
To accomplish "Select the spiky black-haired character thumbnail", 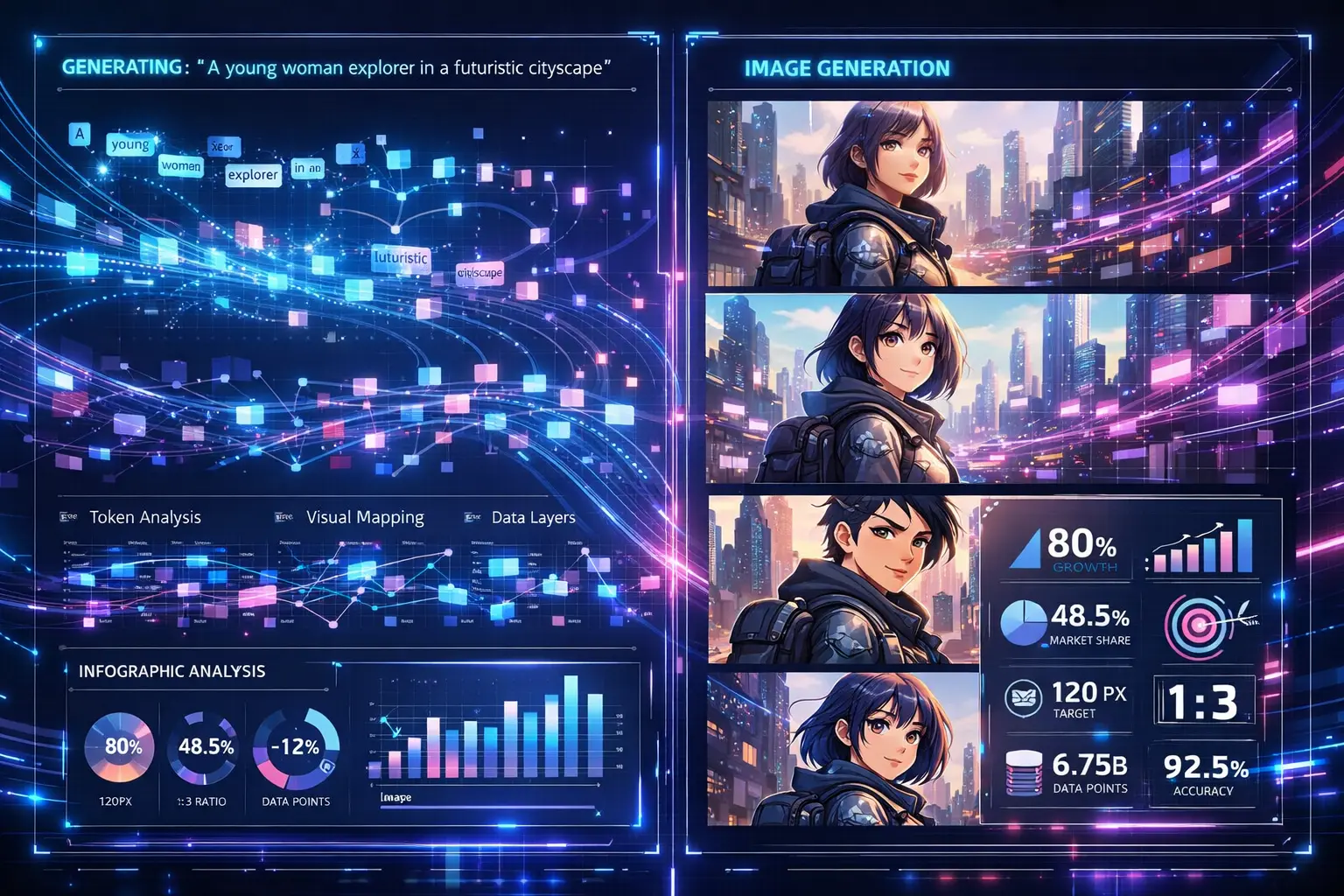I will point(843,580).
